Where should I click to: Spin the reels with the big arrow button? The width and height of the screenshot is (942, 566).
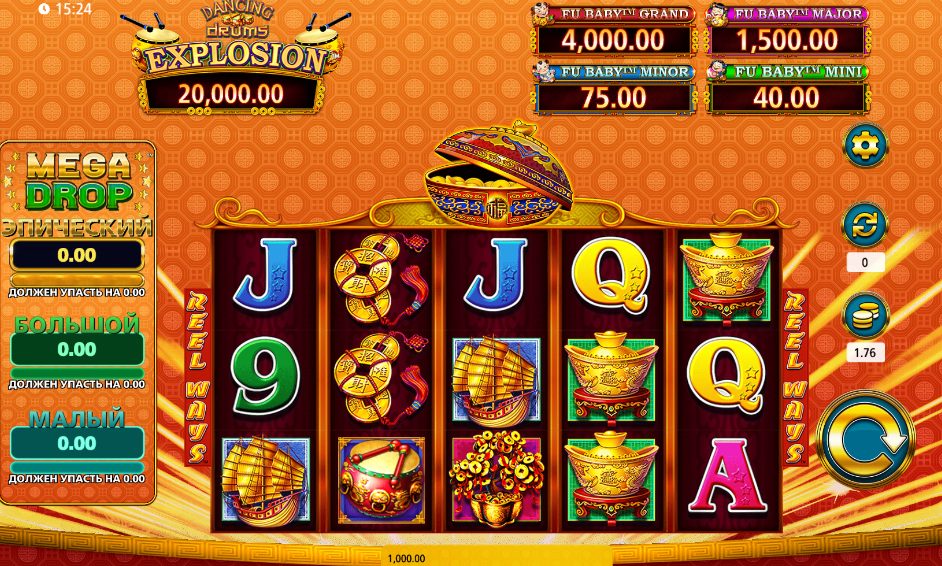pyautogui.click(x=864, y=438)
